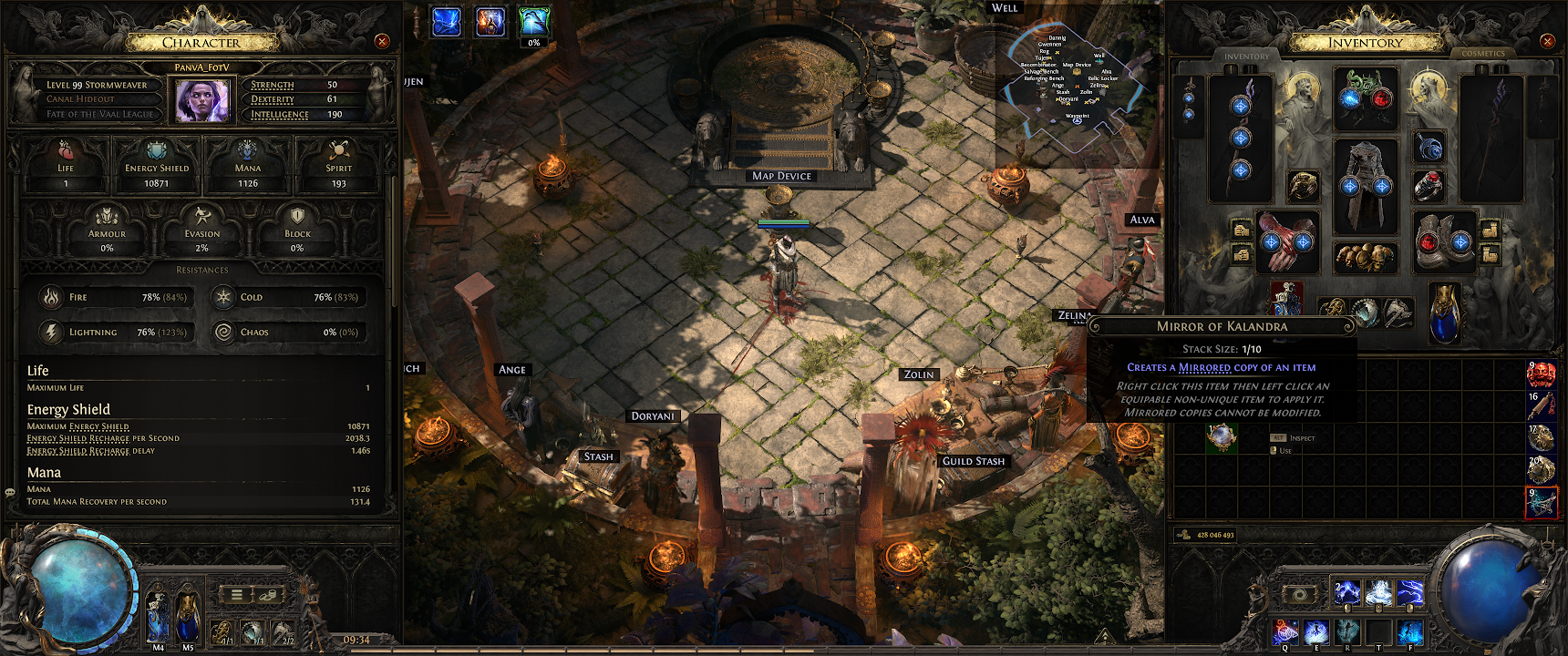The width and height of the screenshot is (1568, 656).
Task: Select the equipped boots slot
Action: click(1444, 241)
